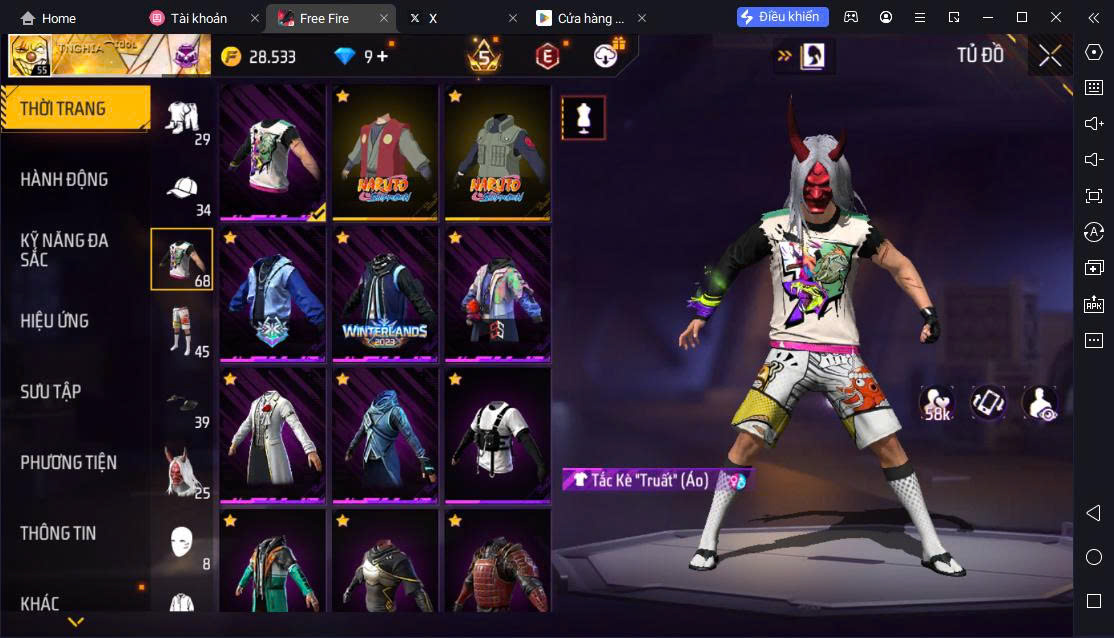Open the Điều khiển controls panel
1114x638 pixels.
783,17
